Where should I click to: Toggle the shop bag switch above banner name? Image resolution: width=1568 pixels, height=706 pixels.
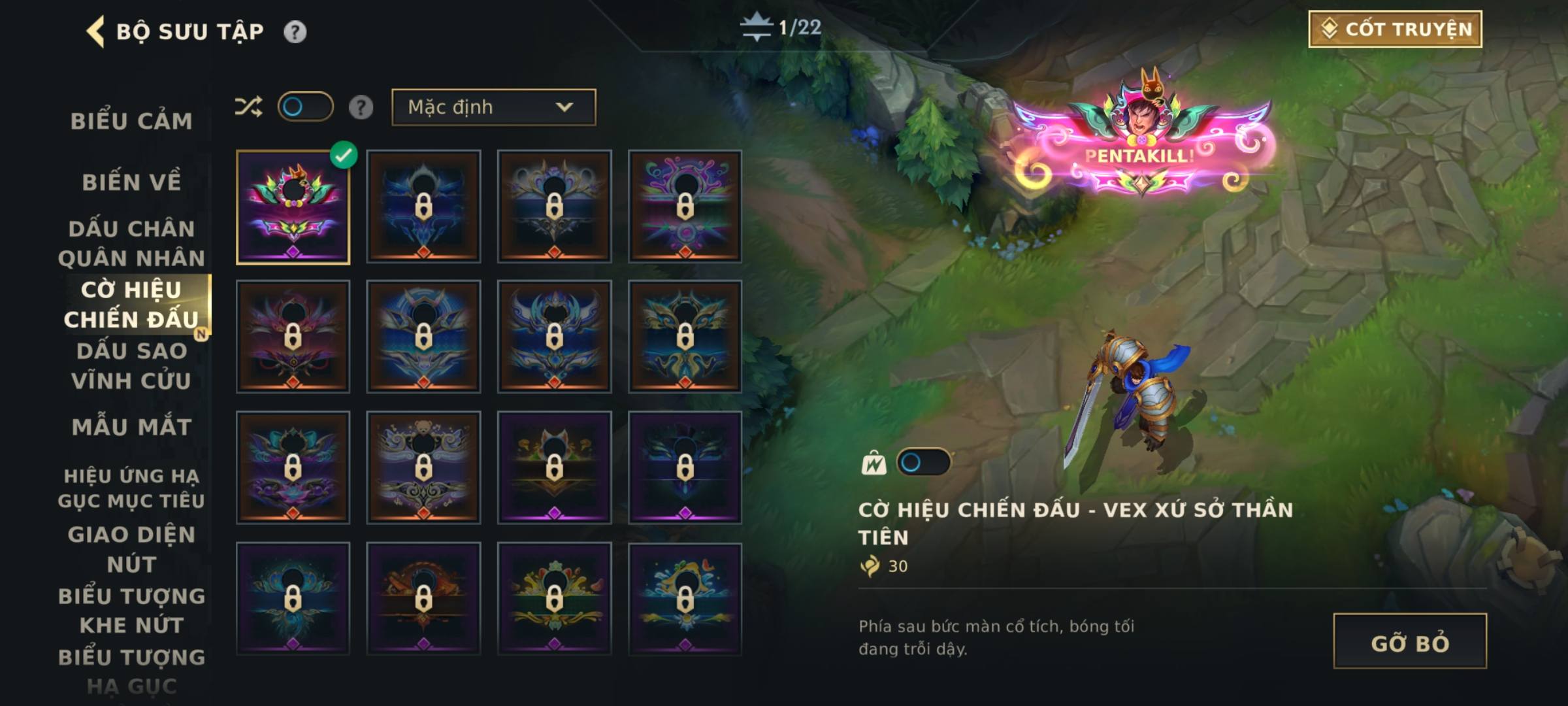(x=923, y=463)
